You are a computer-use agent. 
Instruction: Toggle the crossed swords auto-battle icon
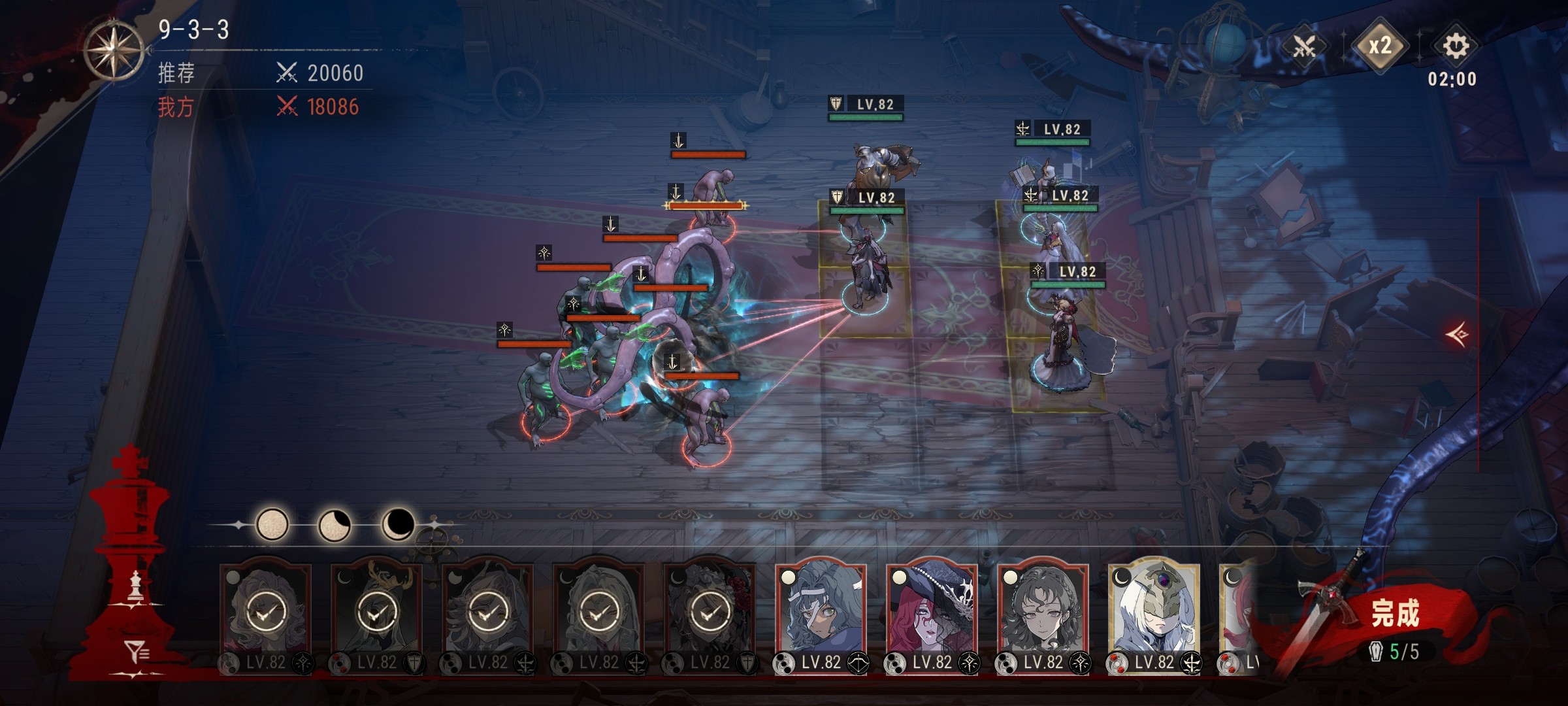click(x=1304, y=46)
